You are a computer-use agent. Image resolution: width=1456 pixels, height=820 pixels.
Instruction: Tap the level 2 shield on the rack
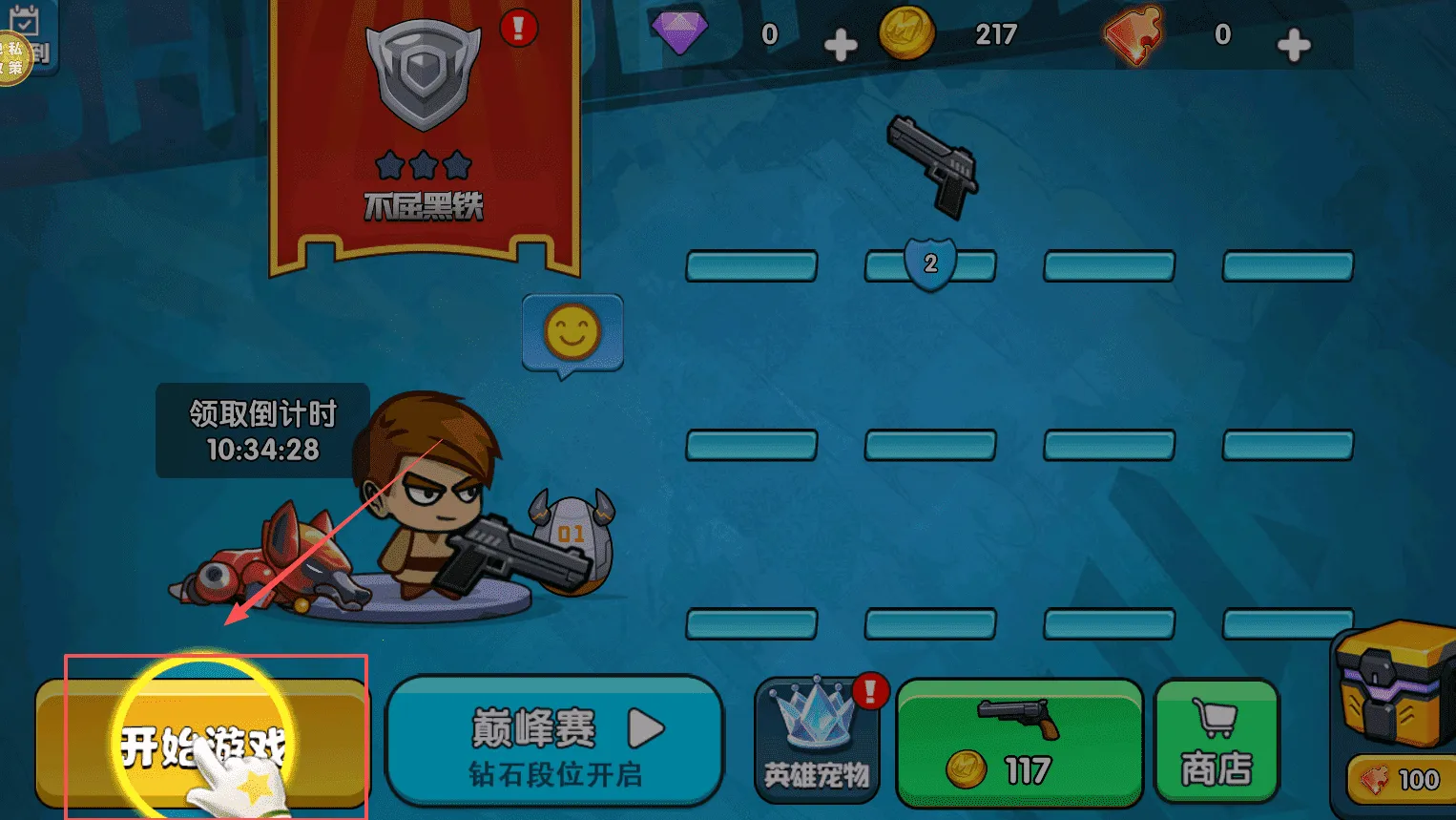(929, 264)
